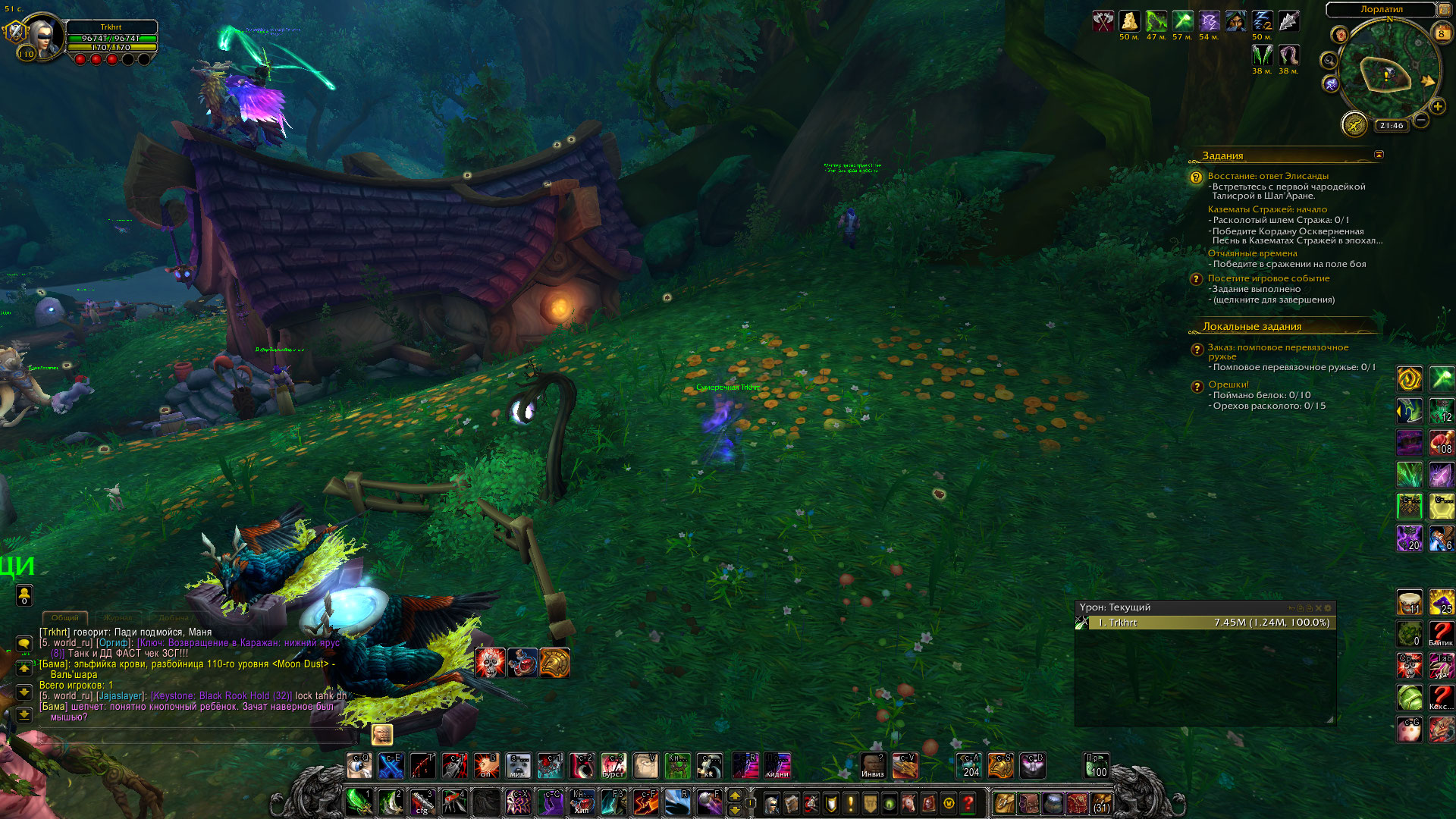Collapse the Задания quest tracker
1456x819 pixels.
(1379, 155)
